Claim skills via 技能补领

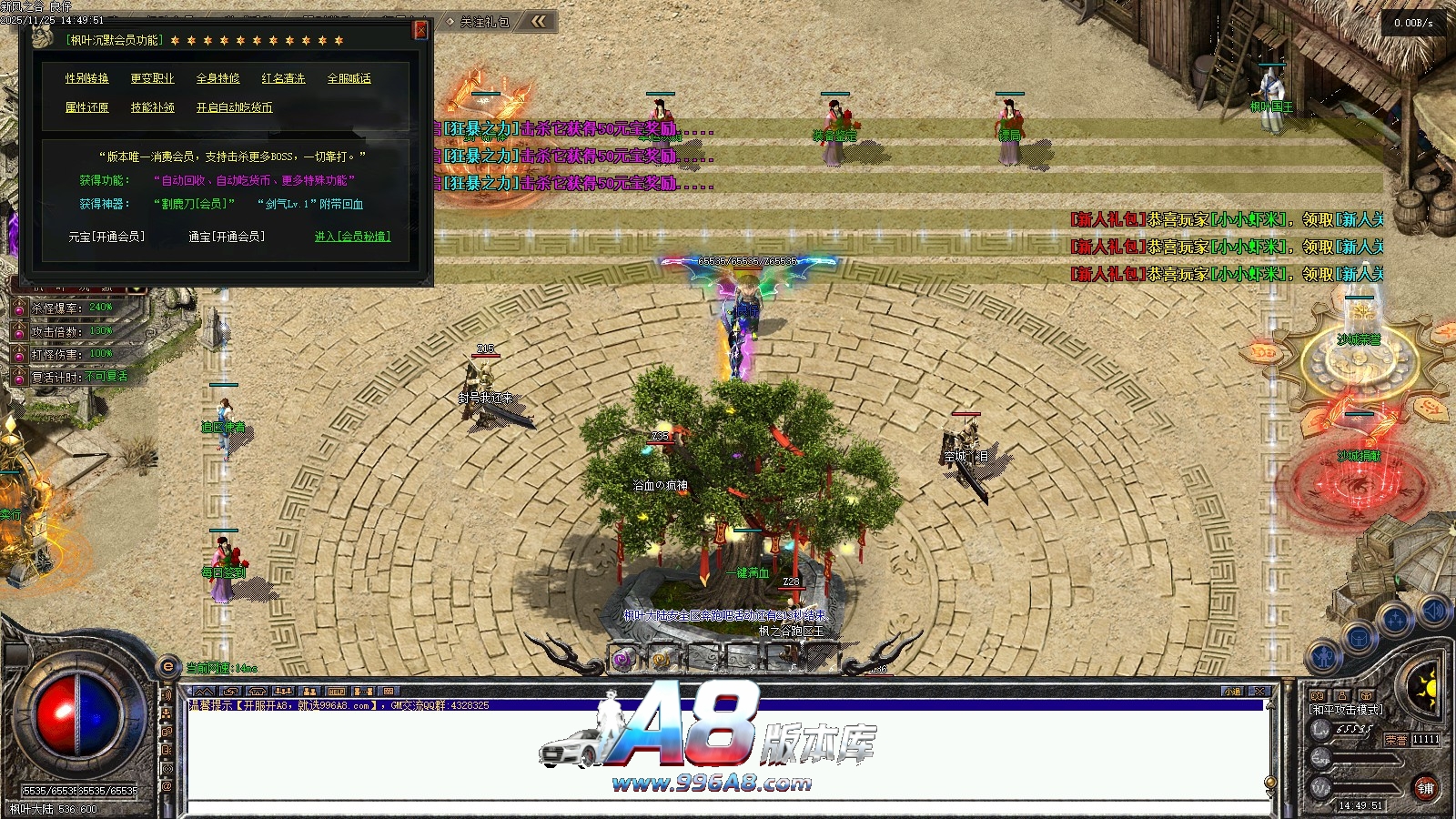pos(152,107)
